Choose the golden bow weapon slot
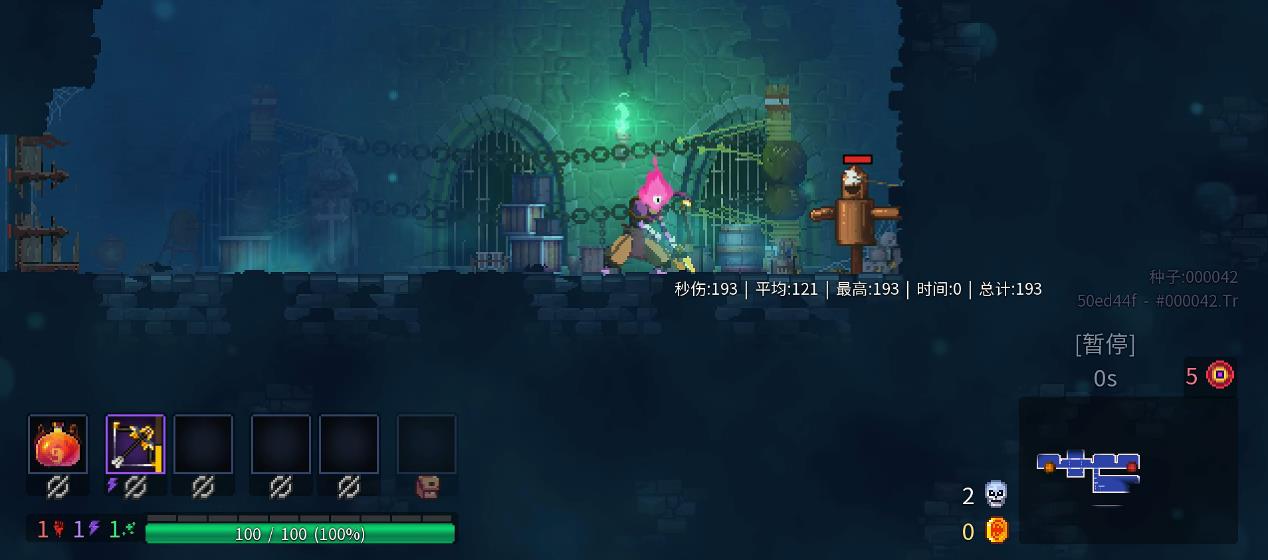The height and width of the screenshot is (560, 1268). click(135, 444)
